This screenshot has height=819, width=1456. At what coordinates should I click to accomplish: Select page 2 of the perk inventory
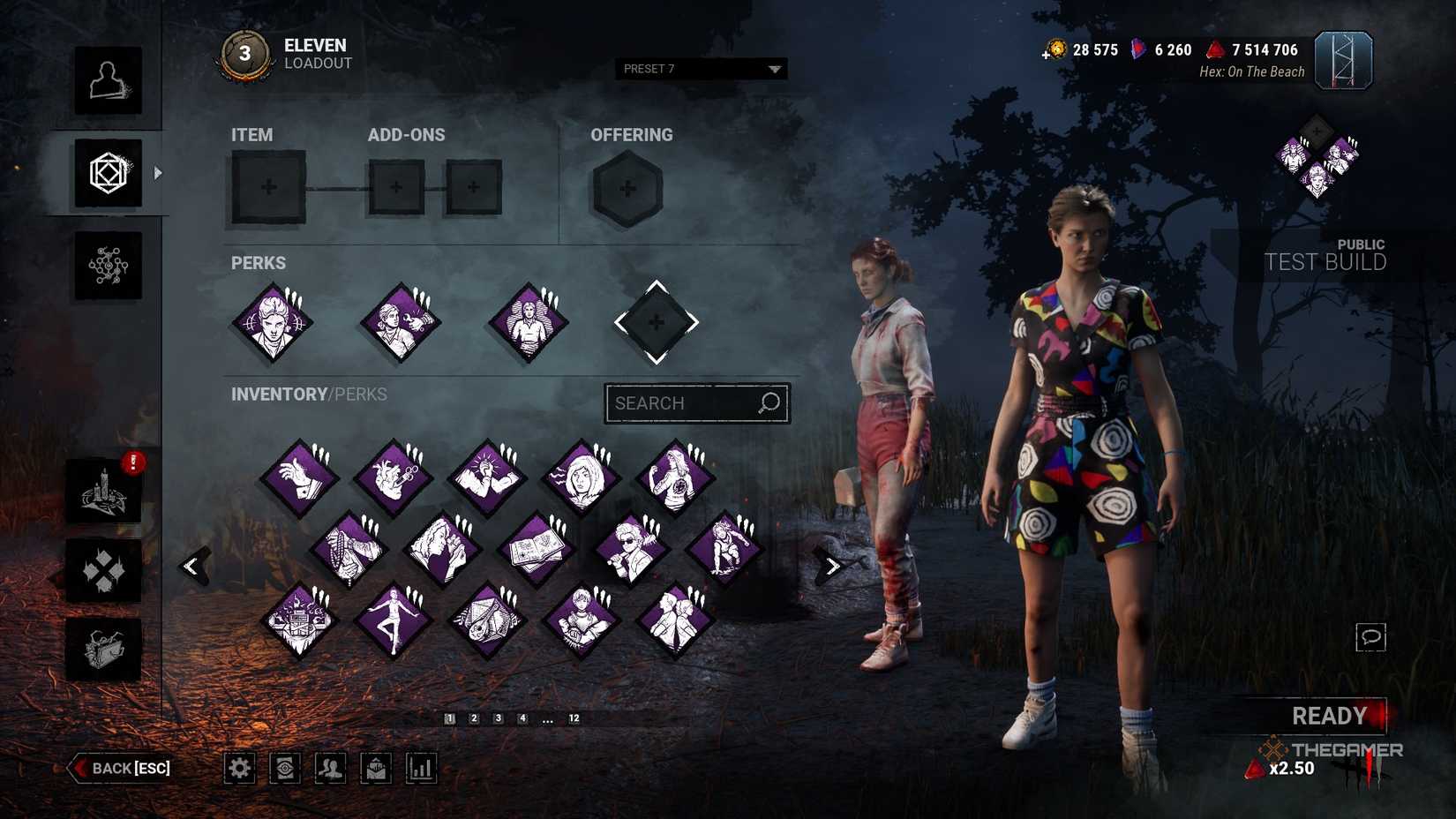pyautogui.click(x=475, y=718)
